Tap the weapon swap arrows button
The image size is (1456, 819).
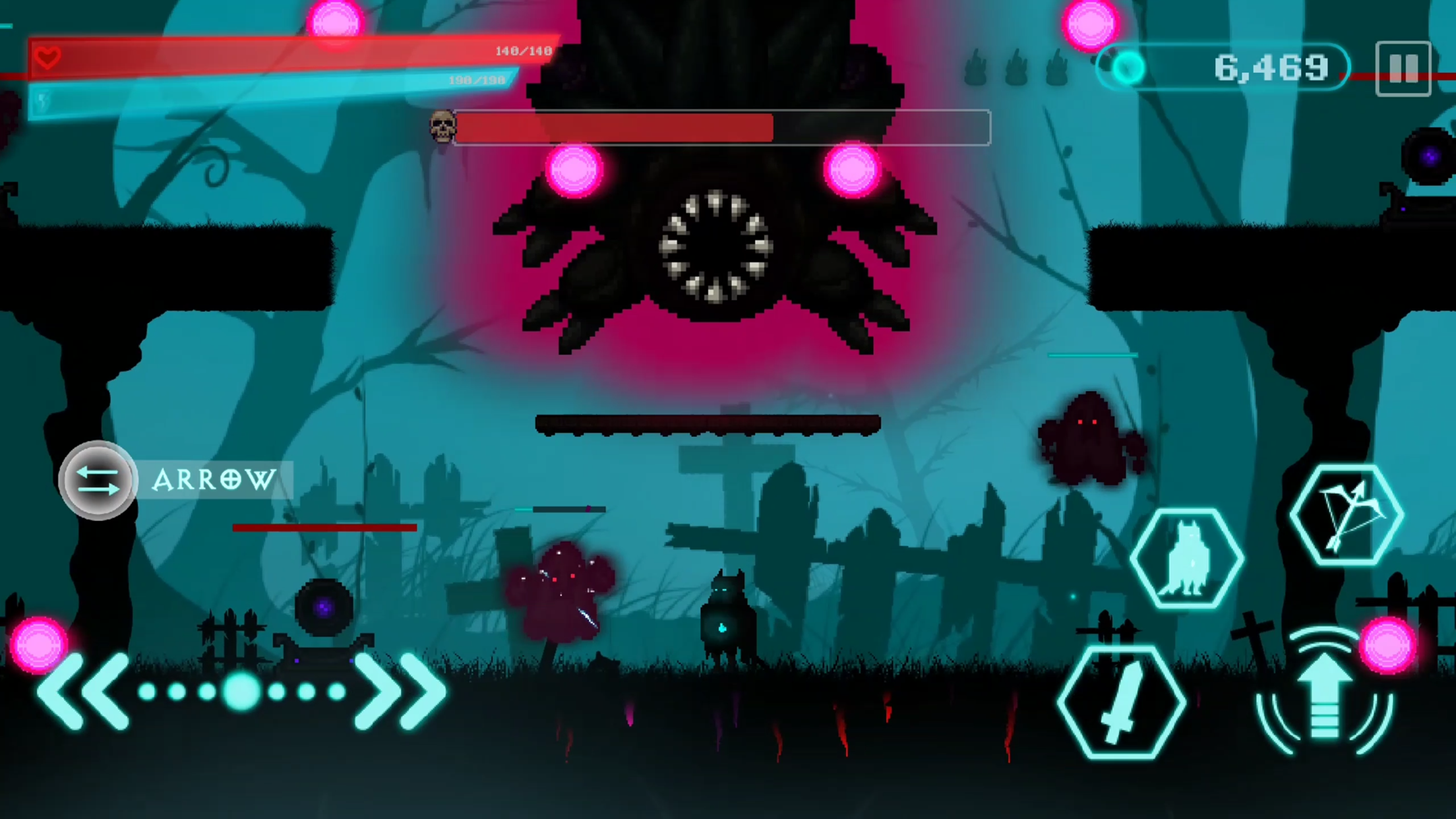click(98, 480)
